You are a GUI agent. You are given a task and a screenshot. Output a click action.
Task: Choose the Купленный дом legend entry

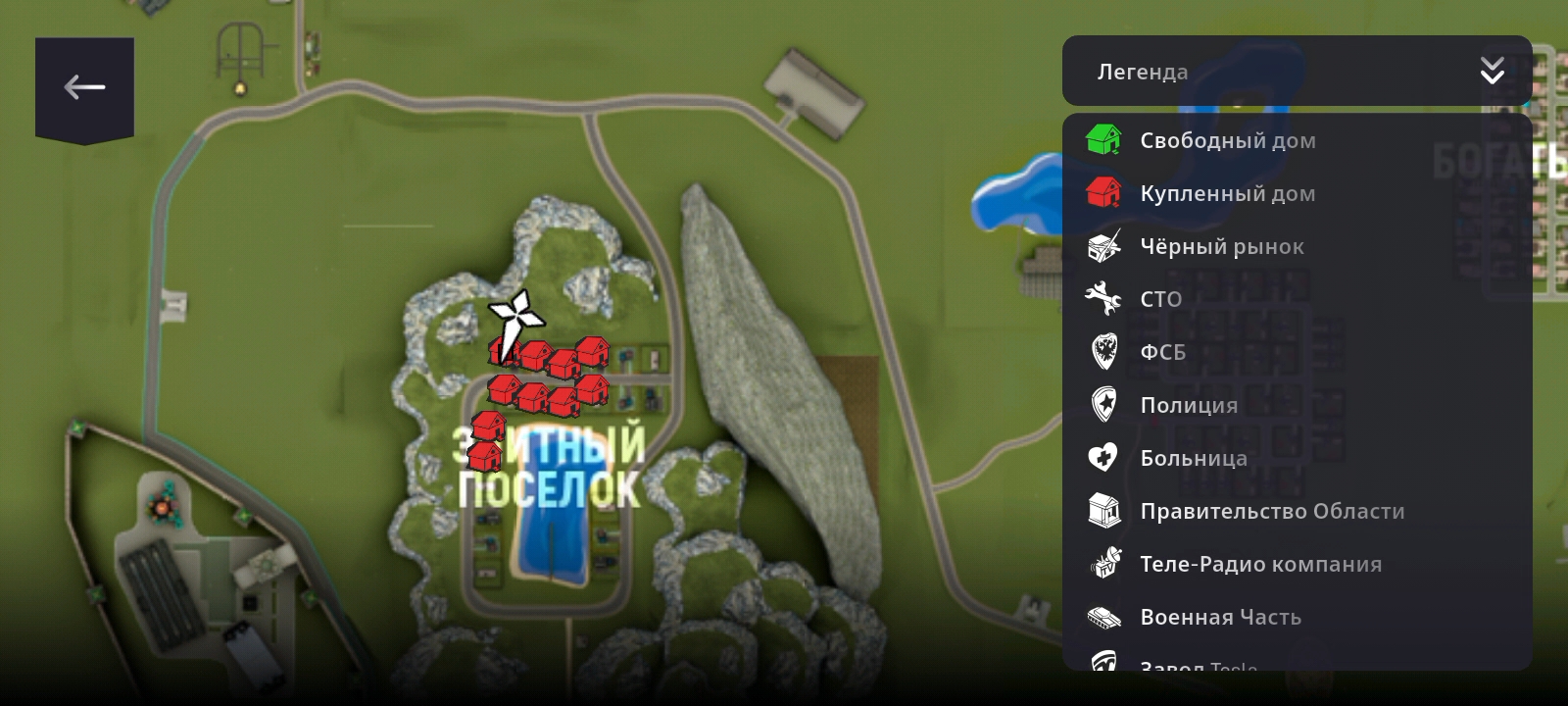pyautogui.click(x=1227, y=193)
